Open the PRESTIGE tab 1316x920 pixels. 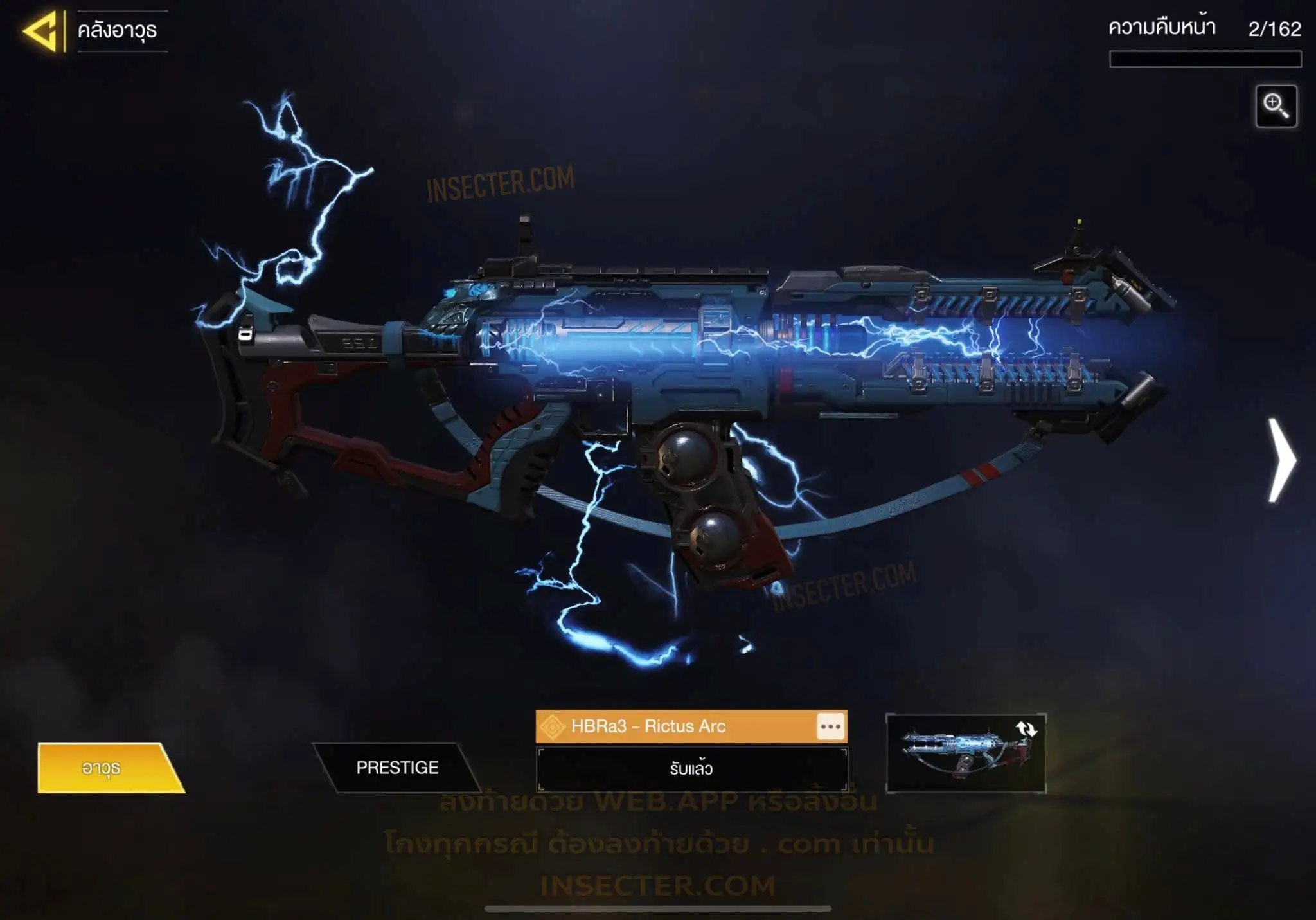[x=397, y=768]
